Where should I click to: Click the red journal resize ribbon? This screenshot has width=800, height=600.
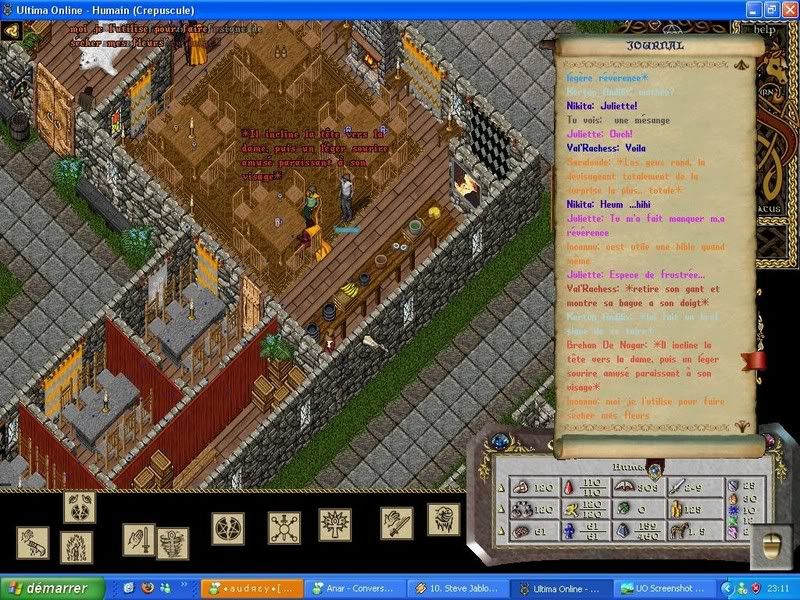(753, 360)
